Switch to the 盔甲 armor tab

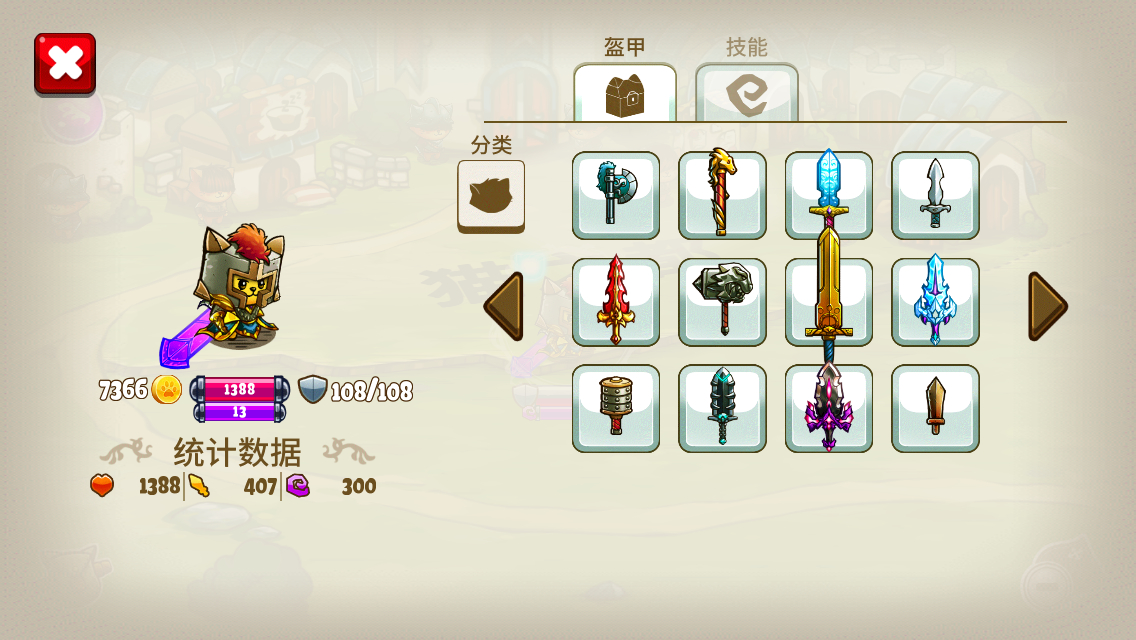625,93
